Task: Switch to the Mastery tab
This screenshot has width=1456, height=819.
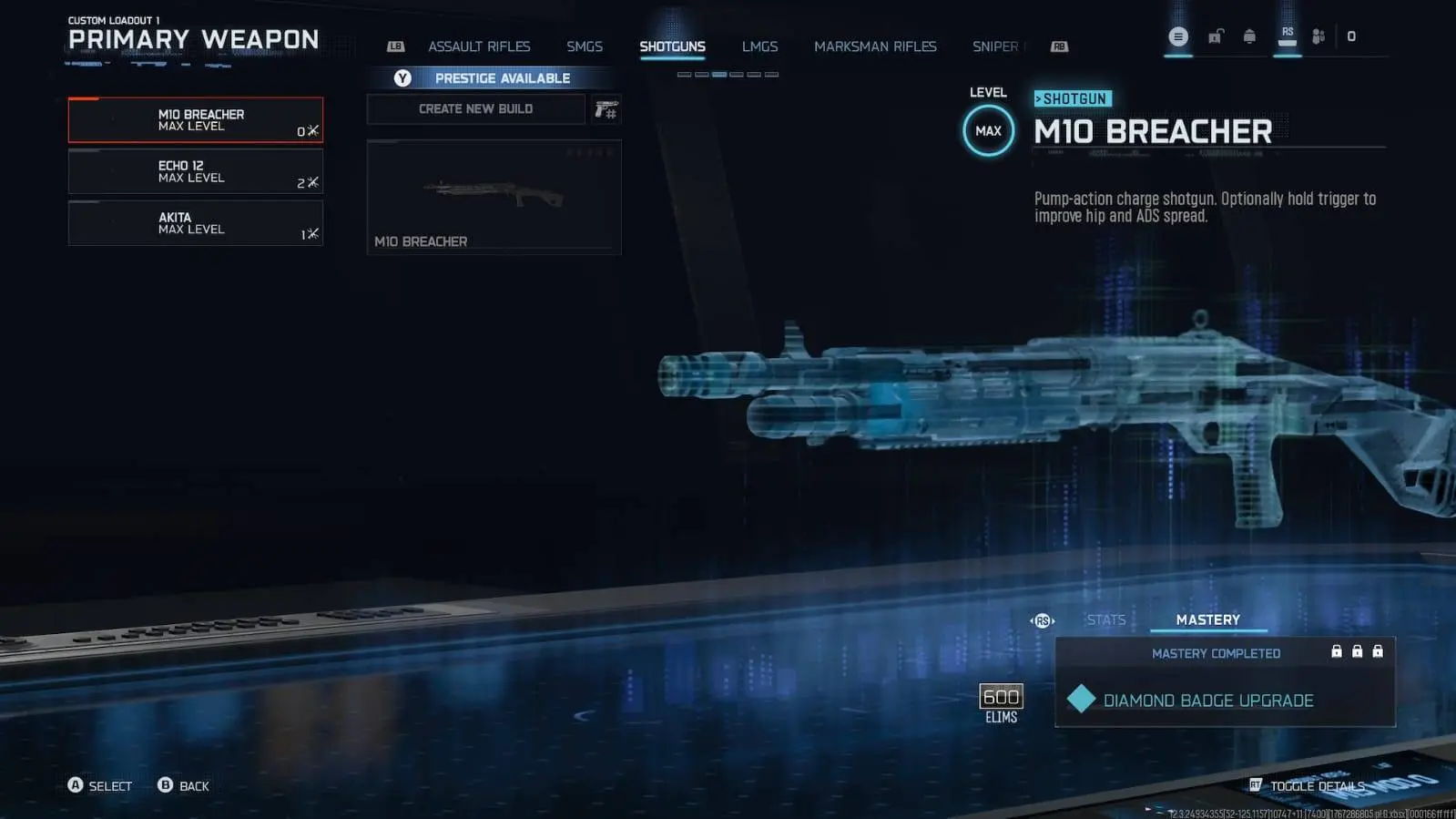Action: point(1208,619)
